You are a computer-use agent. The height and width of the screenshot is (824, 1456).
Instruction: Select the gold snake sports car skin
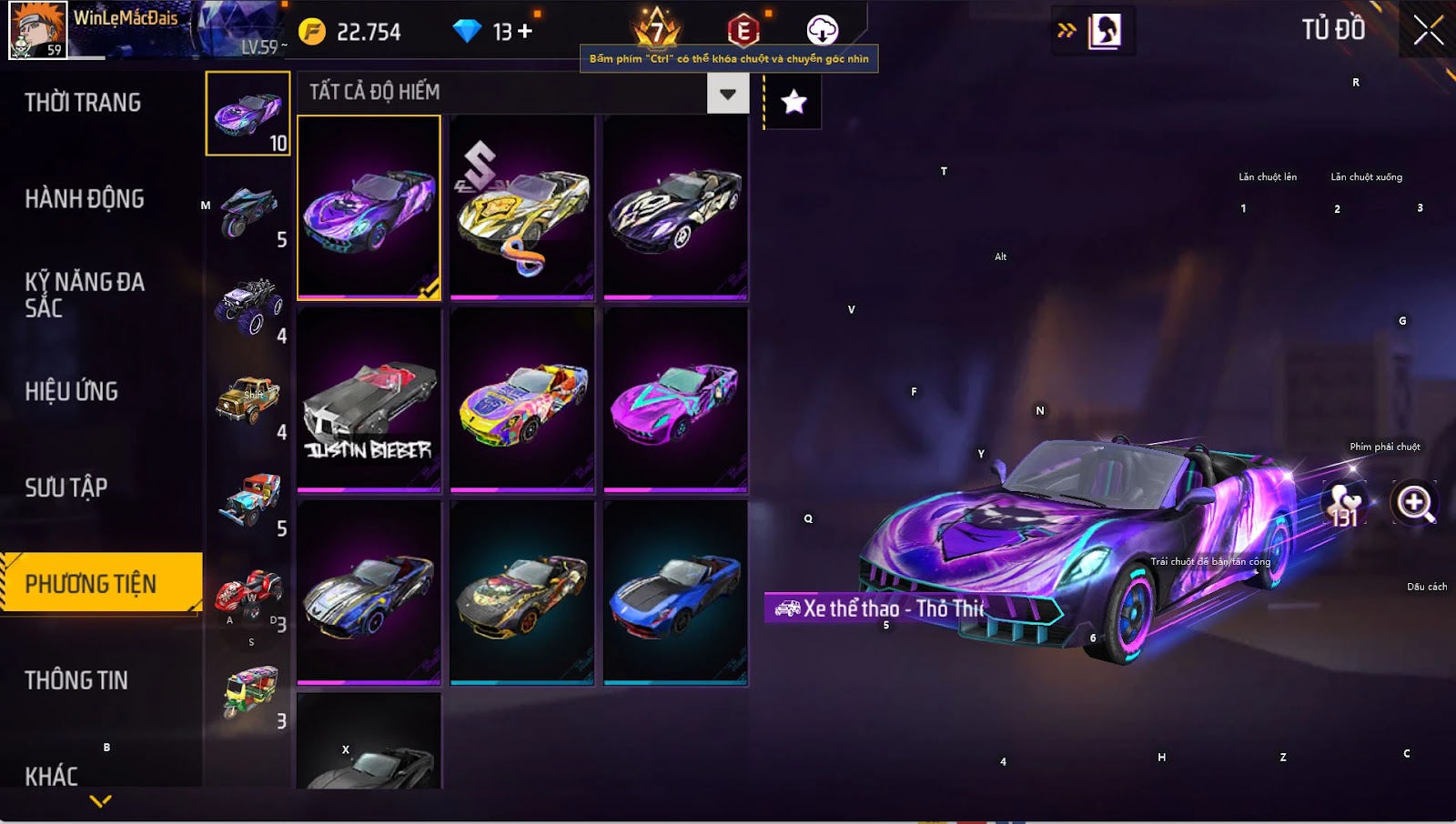522,207
